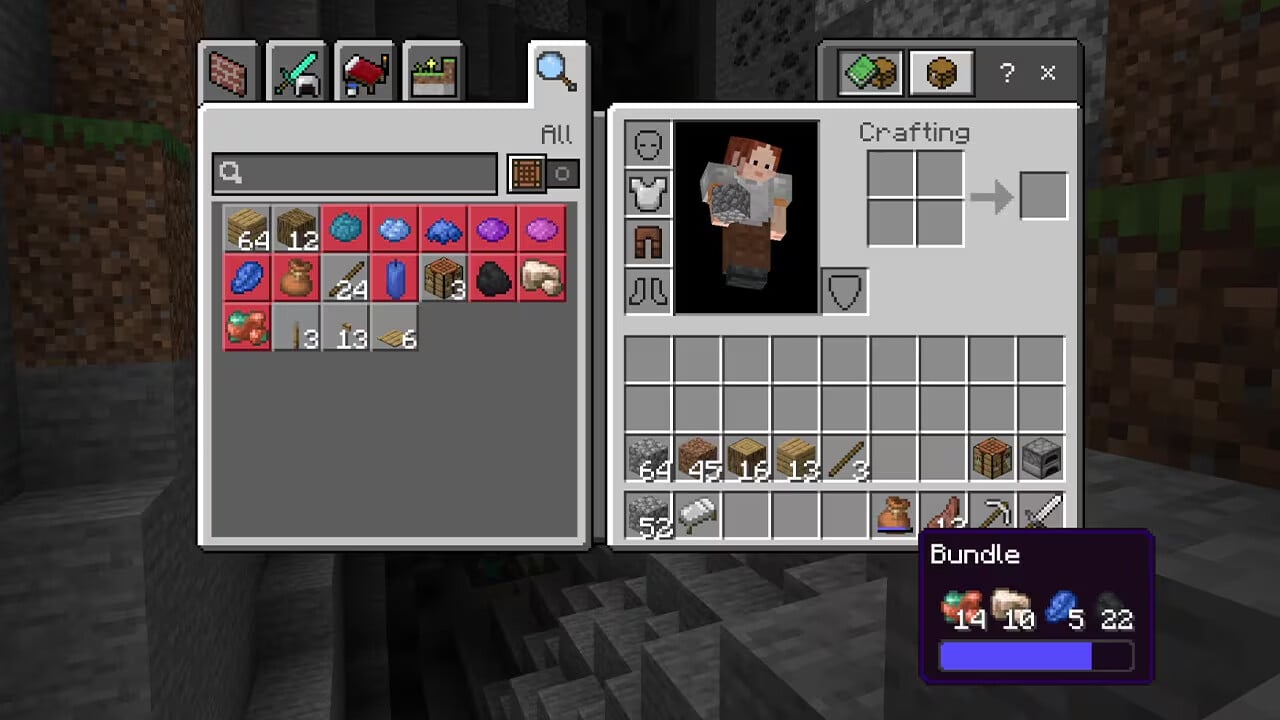
Task: Click the chestplate armor slot
Action: click(x=647, y=192)
